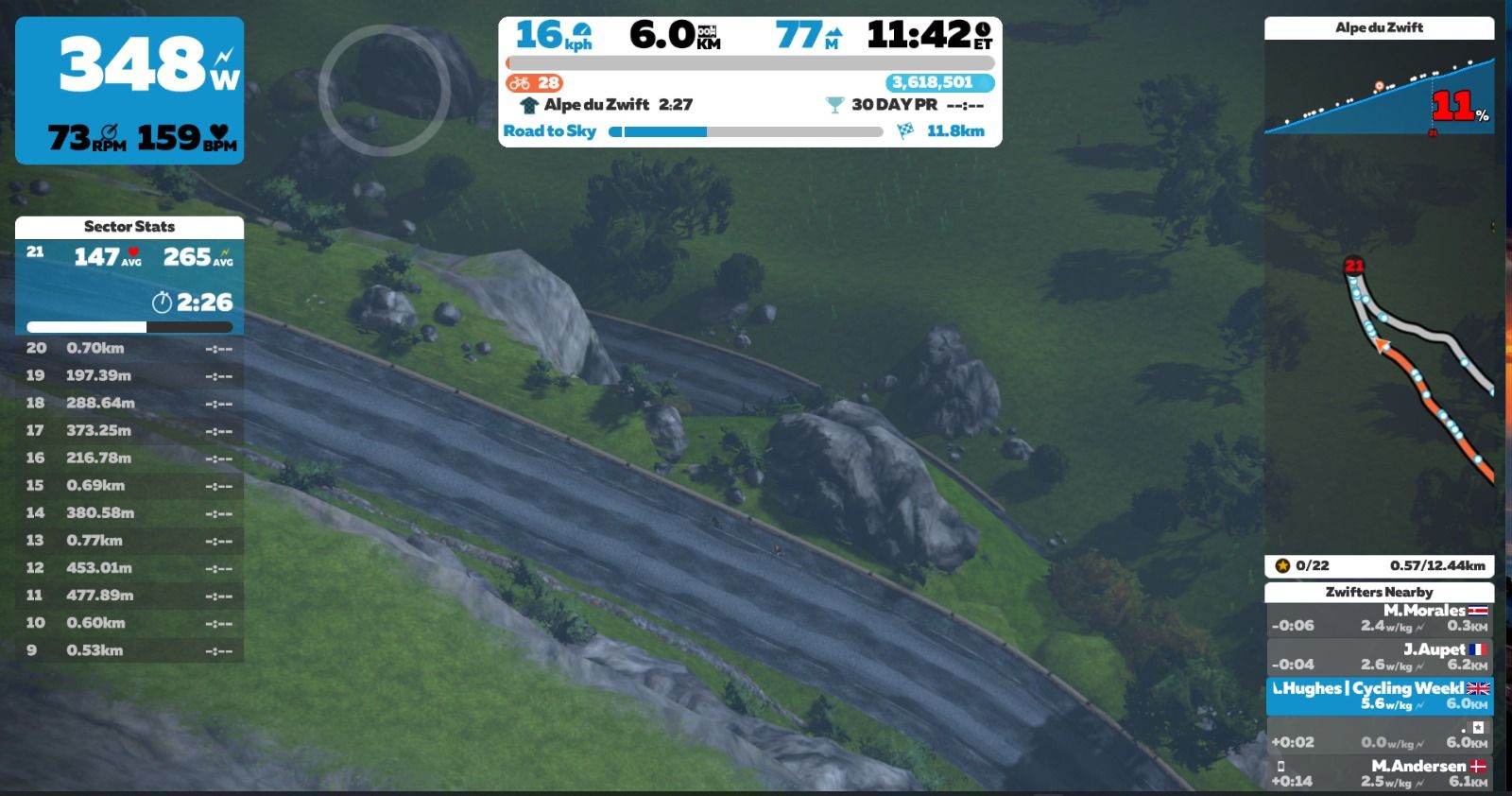The width and height of the screenshot is (1512, 796).
Task: Click the 11% gradient indicator on the minimap
Action: pos(1452,104)
